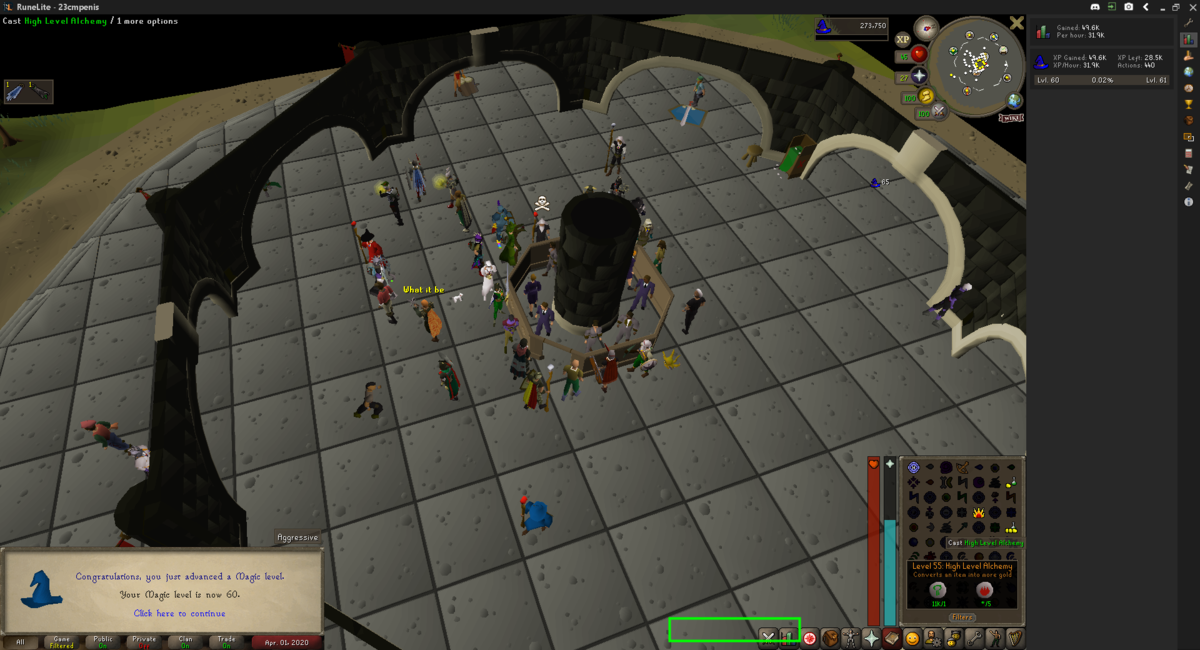Cast the High Level Alchemy fire spell
Screen dimensions: 1200x650
pos(978,513)
